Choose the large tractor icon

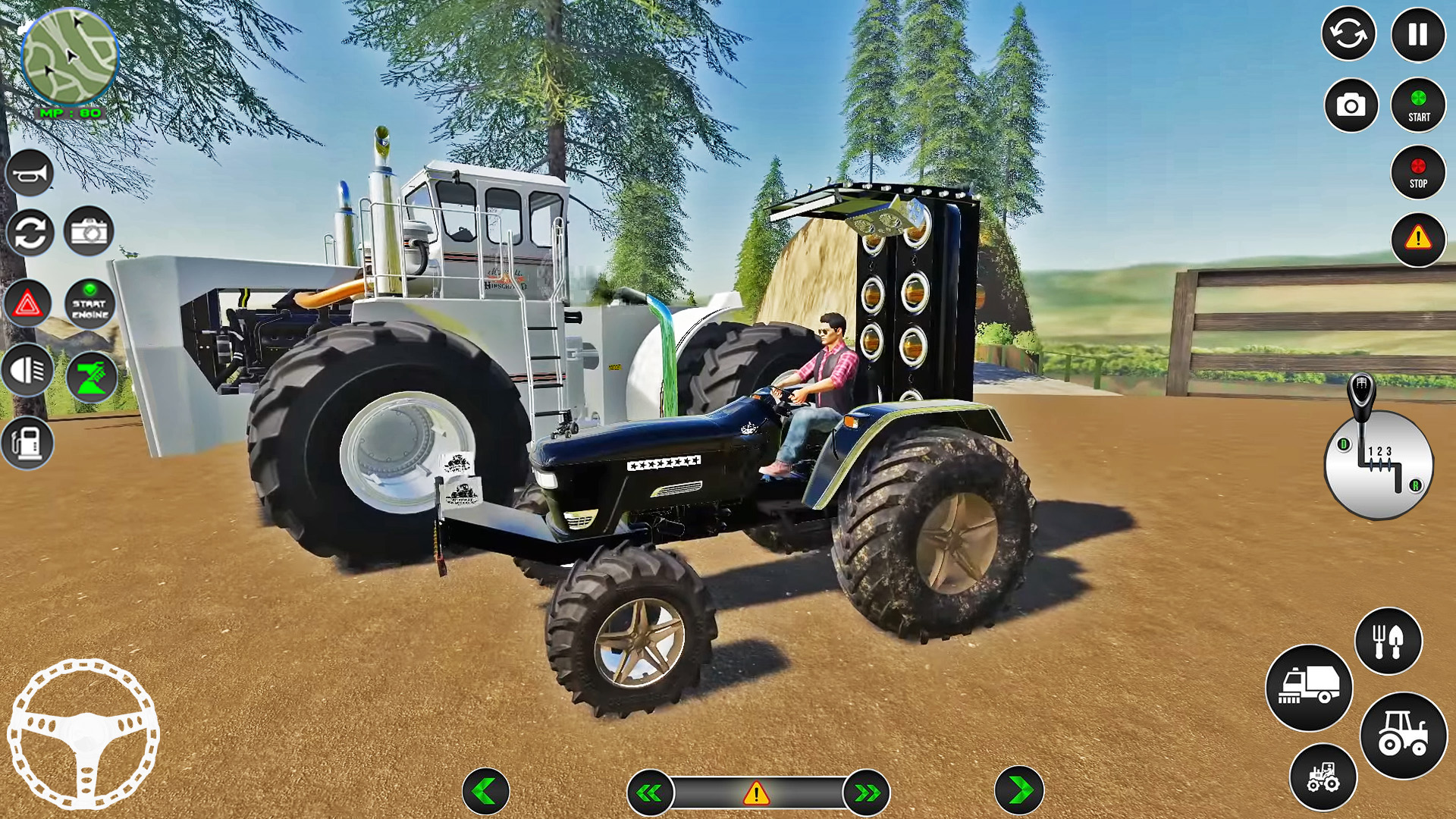tap(1403, 736)
